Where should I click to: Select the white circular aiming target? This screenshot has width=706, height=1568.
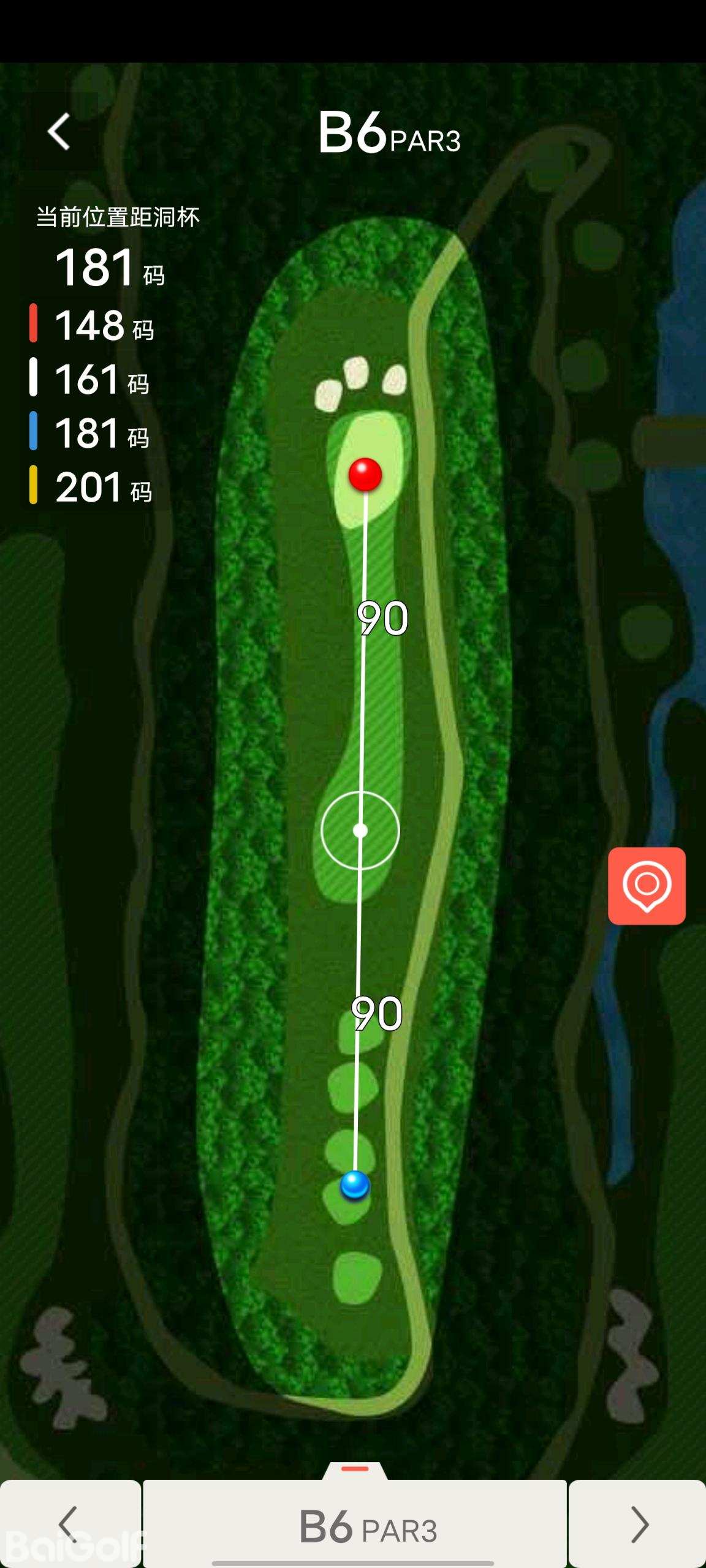click(x=360, y=831)
